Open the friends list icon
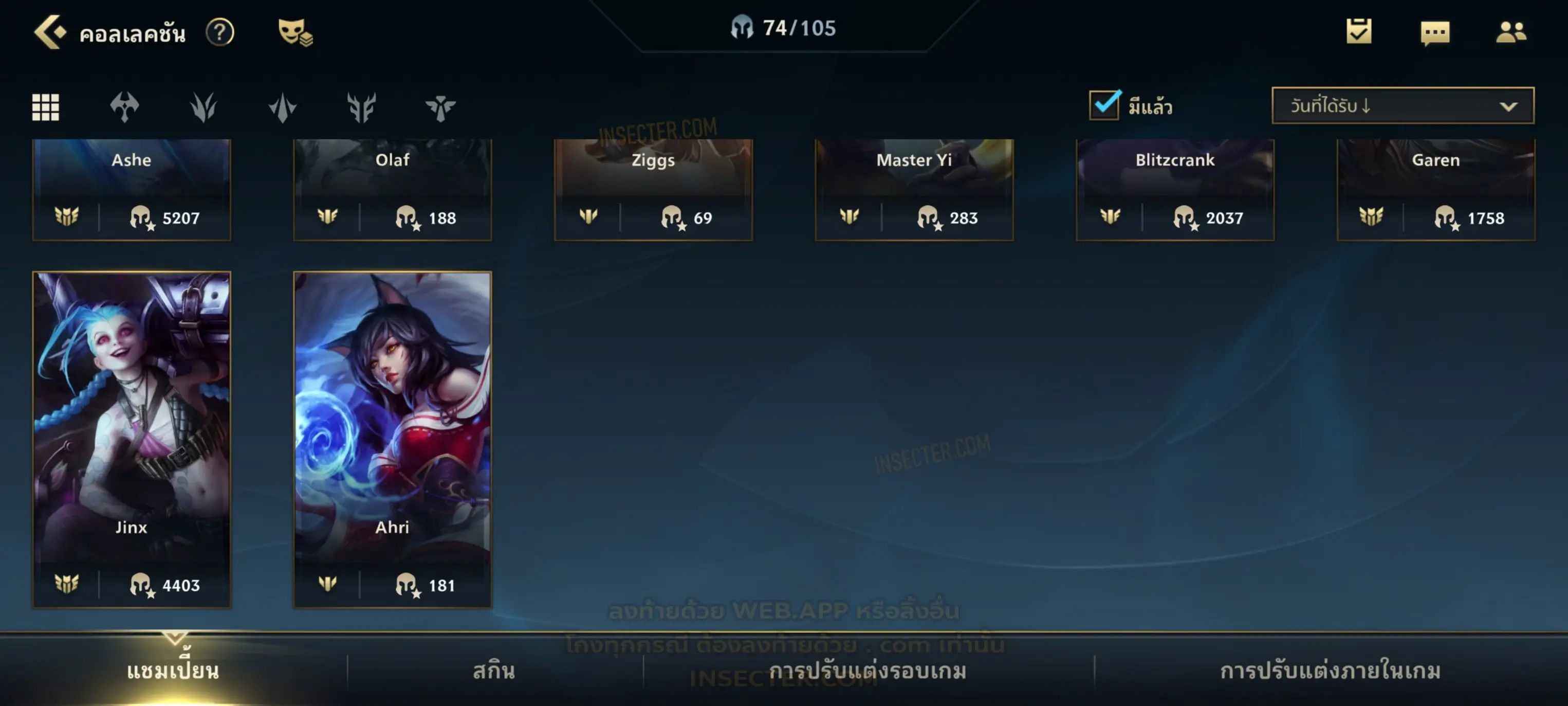This screenshot has height=706, width=1568. pos(1511,32)
